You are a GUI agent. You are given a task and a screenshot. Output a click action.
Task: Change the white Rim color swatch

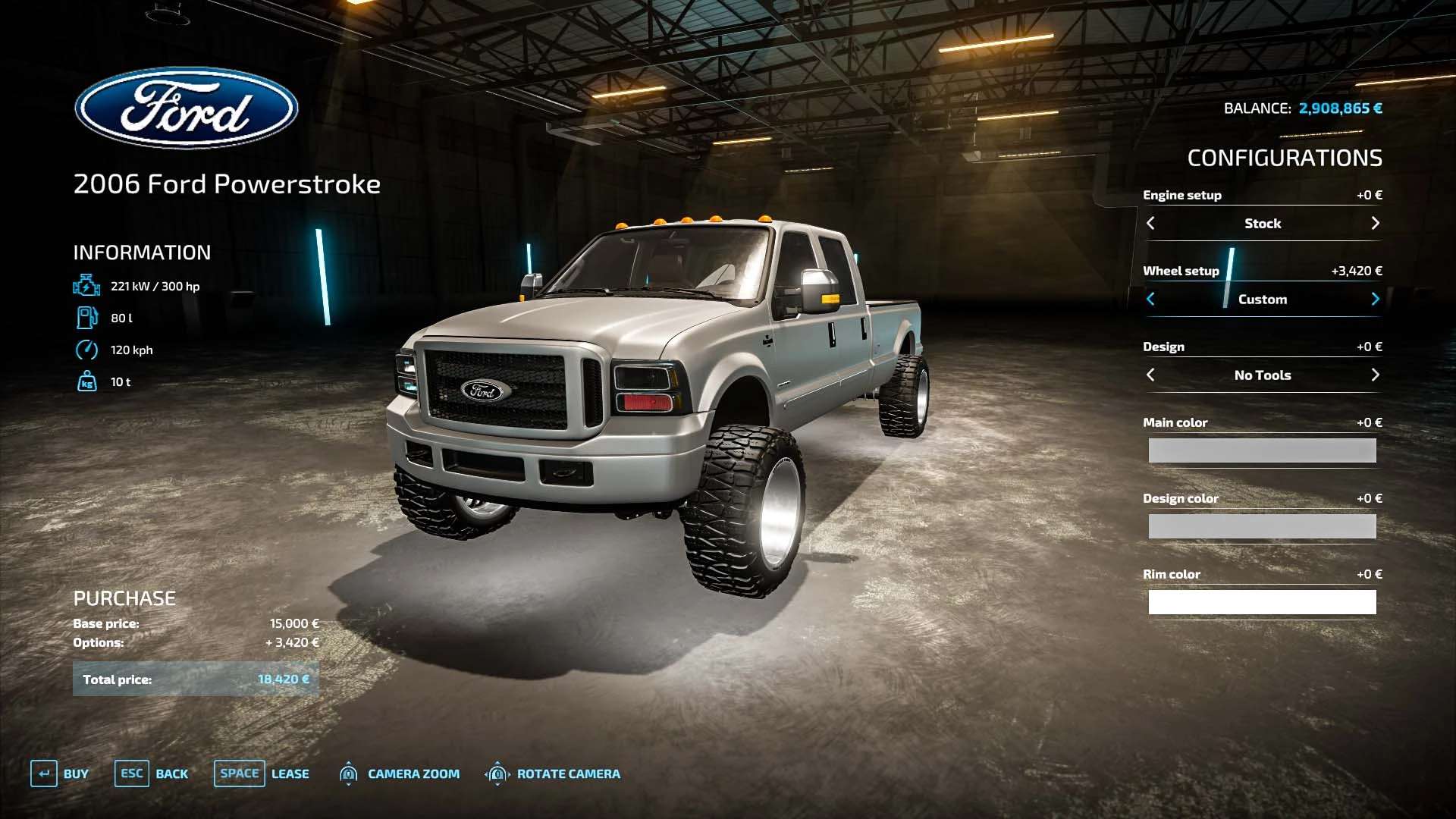(x=1262, y=602)
